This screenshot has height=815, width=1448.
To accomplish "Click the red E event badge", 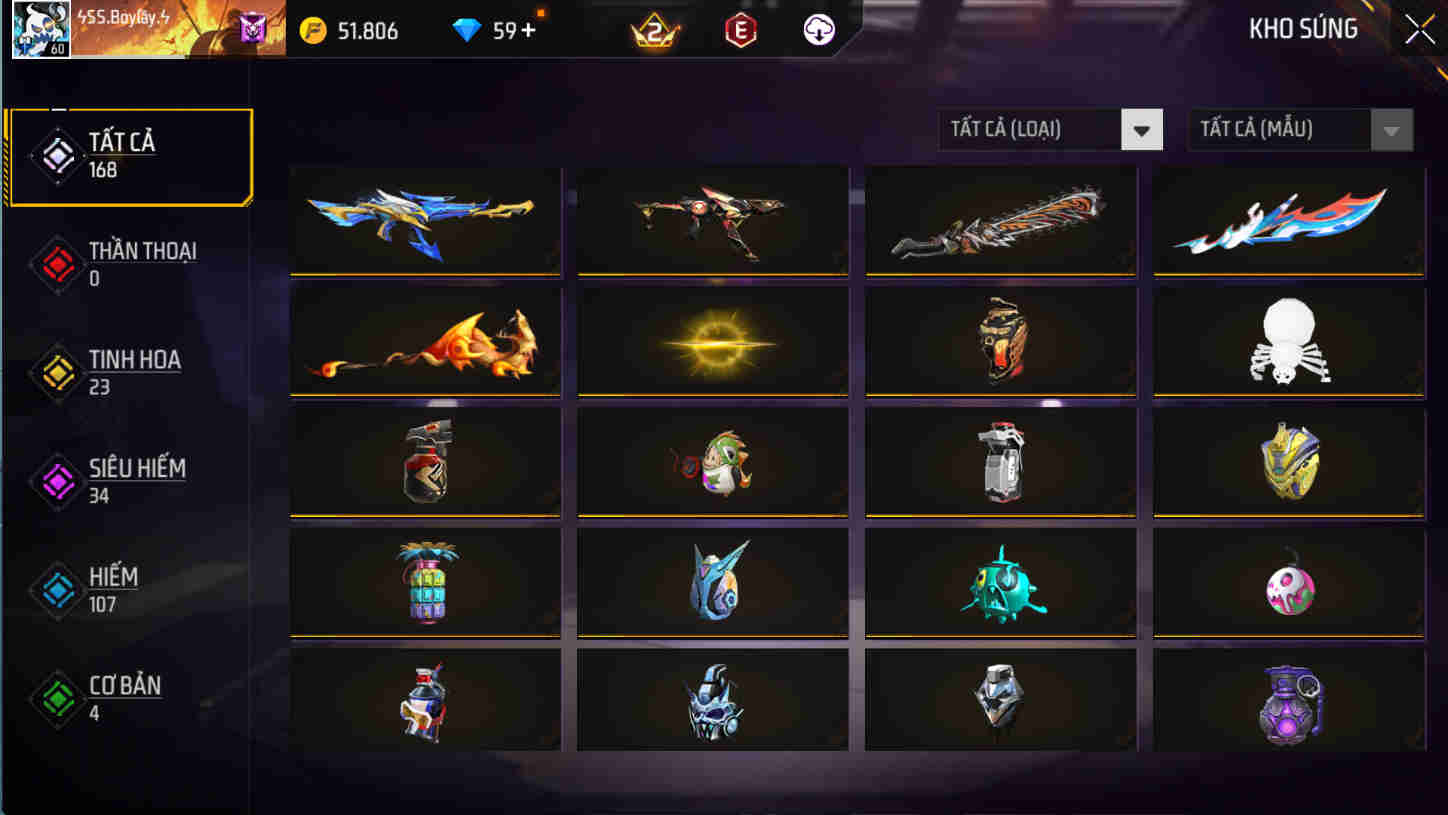I will coord(740,29).
